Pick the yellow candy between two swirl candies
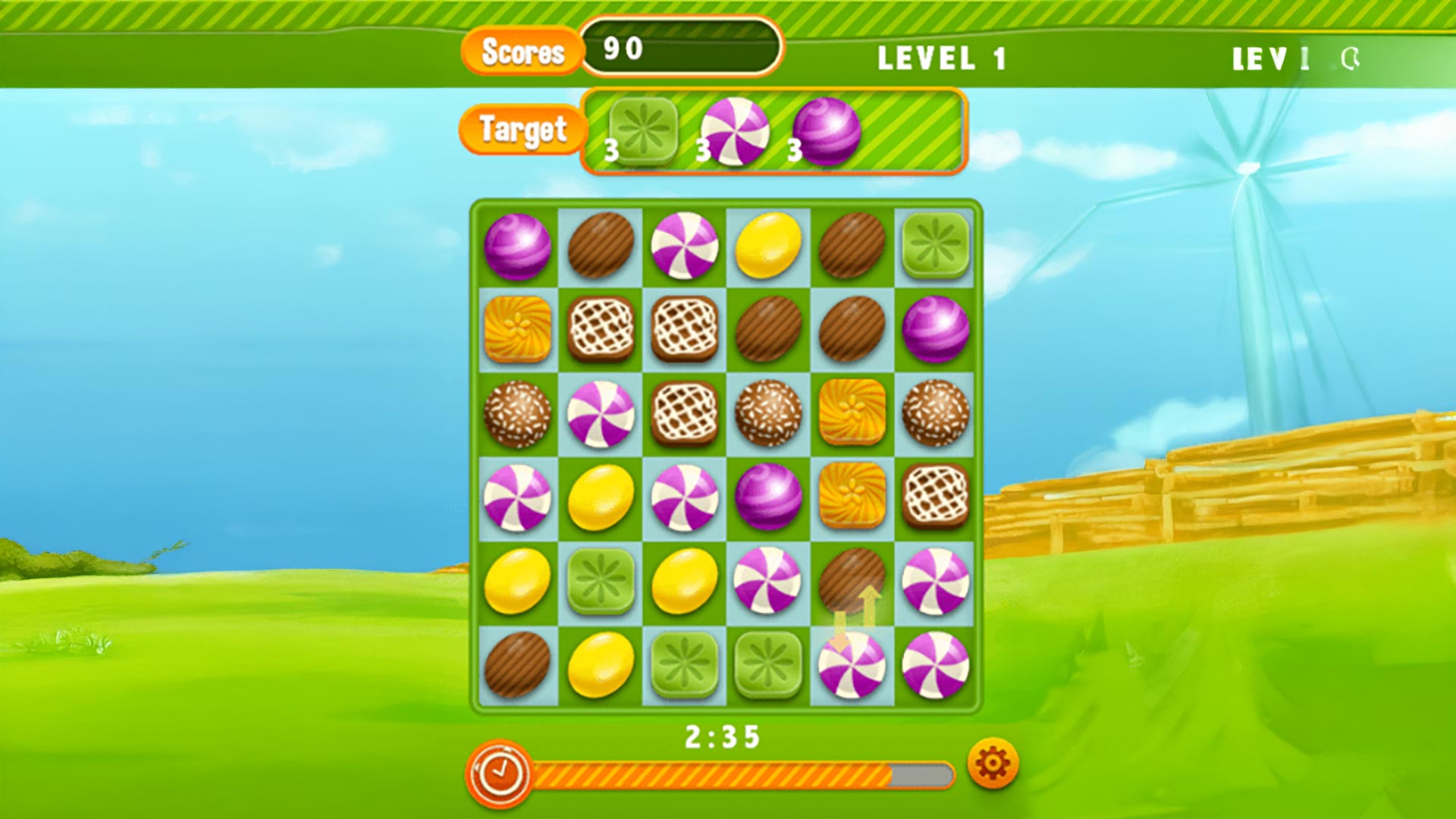Viewport: 1456px width, 819px height. [x=601, y=497]
